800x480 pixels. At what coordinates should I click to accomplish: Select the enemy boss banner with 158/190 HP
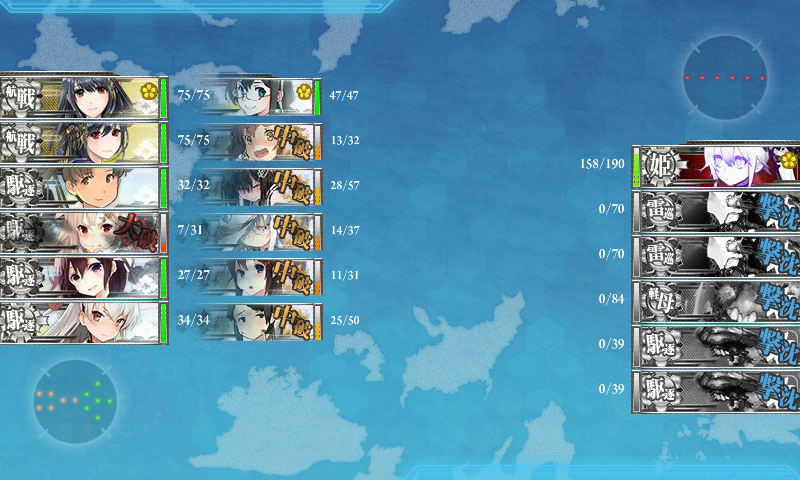click(716, 165)
